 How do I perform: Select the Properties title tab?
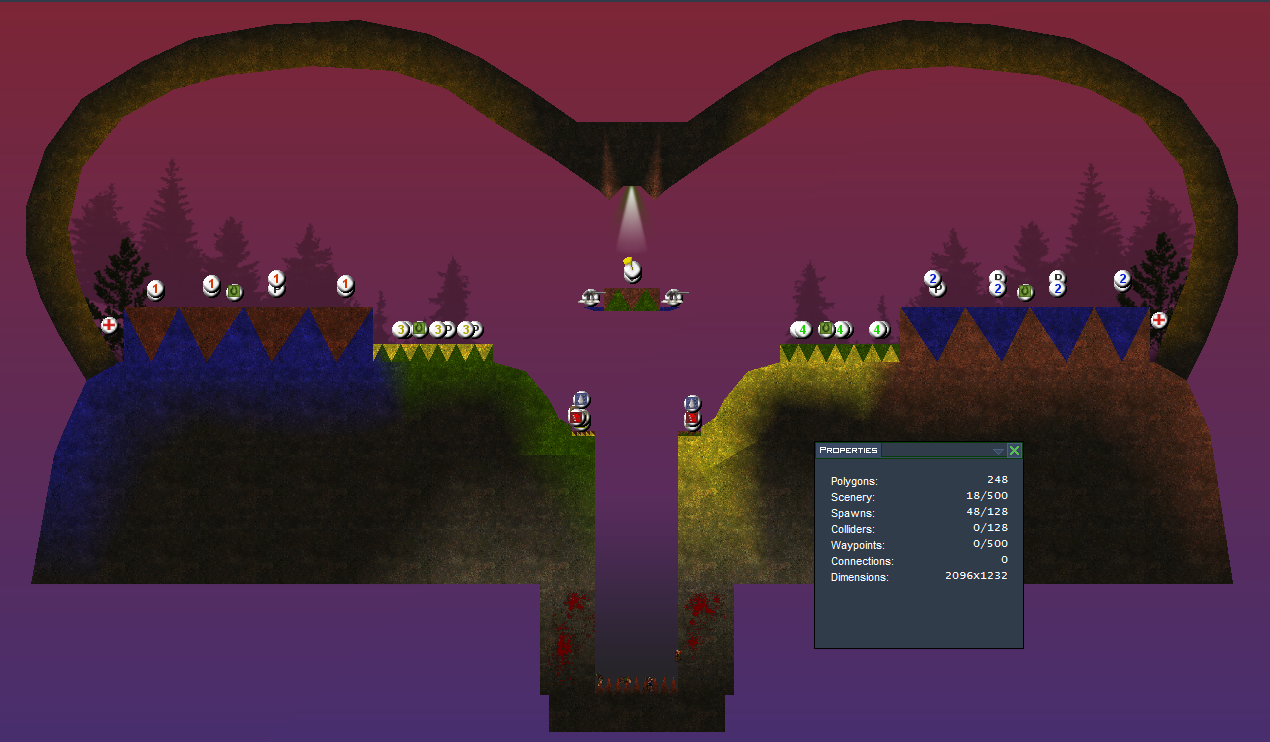tap(848, 450)
